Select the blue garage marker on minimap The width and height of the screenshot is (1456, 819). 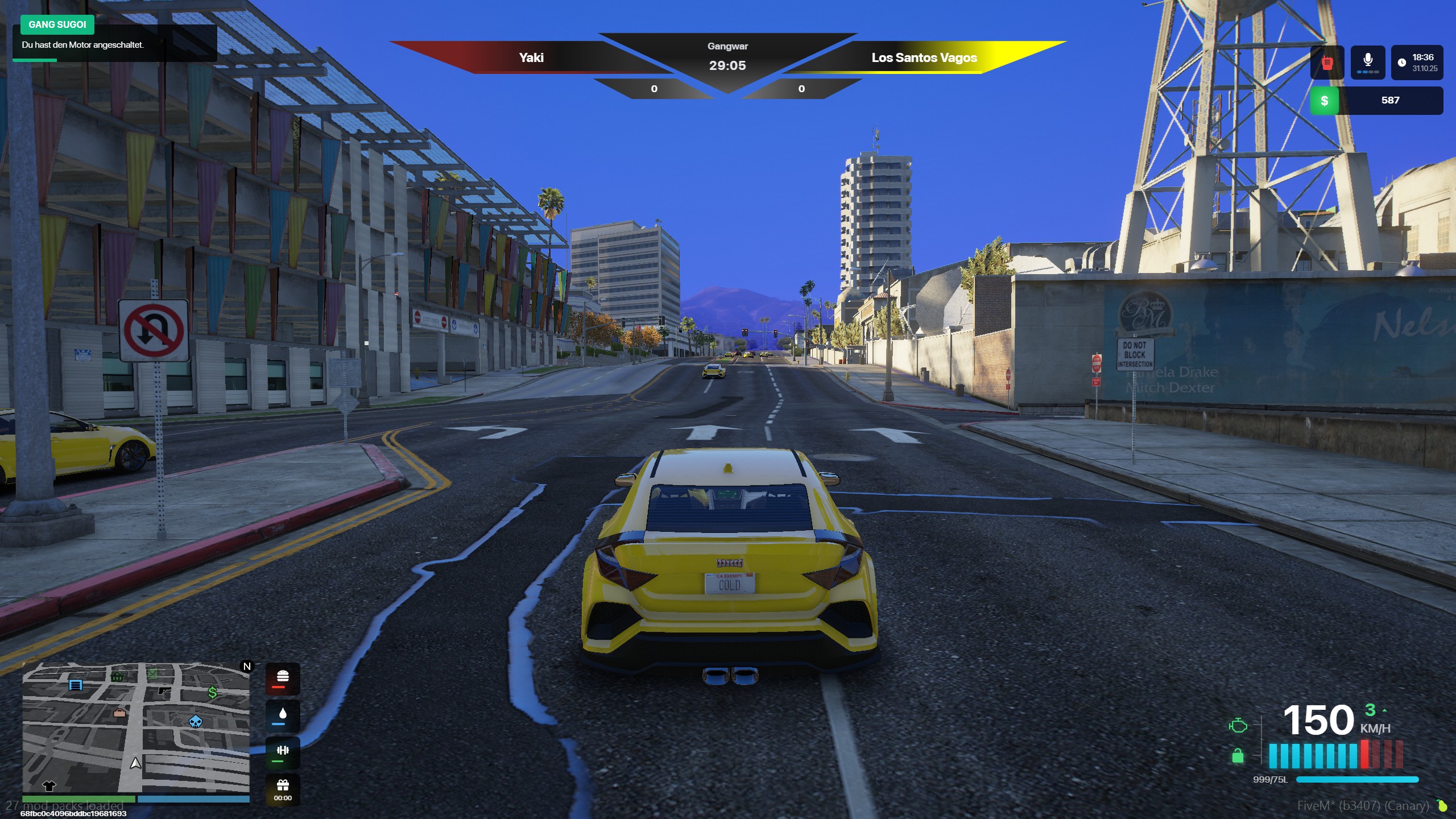point(76,684)
